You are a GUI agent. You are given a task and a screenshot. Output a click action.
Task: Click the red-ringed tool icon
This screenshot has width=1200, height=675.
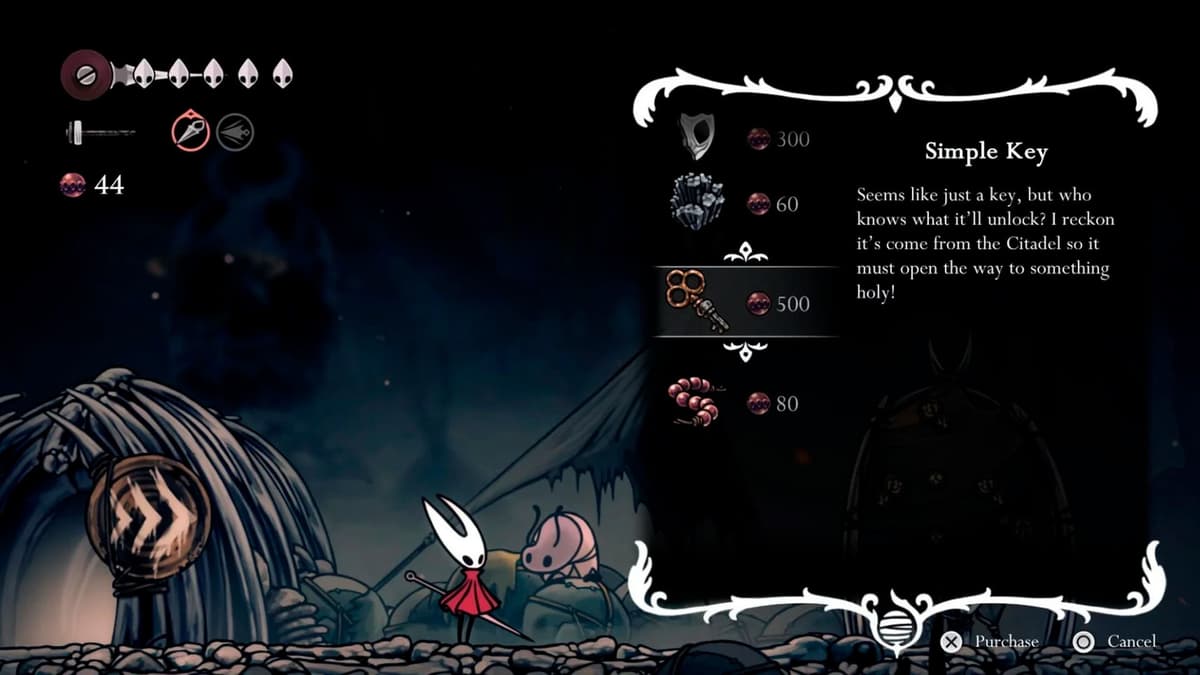pyautogui.click(x=189, y=131)
